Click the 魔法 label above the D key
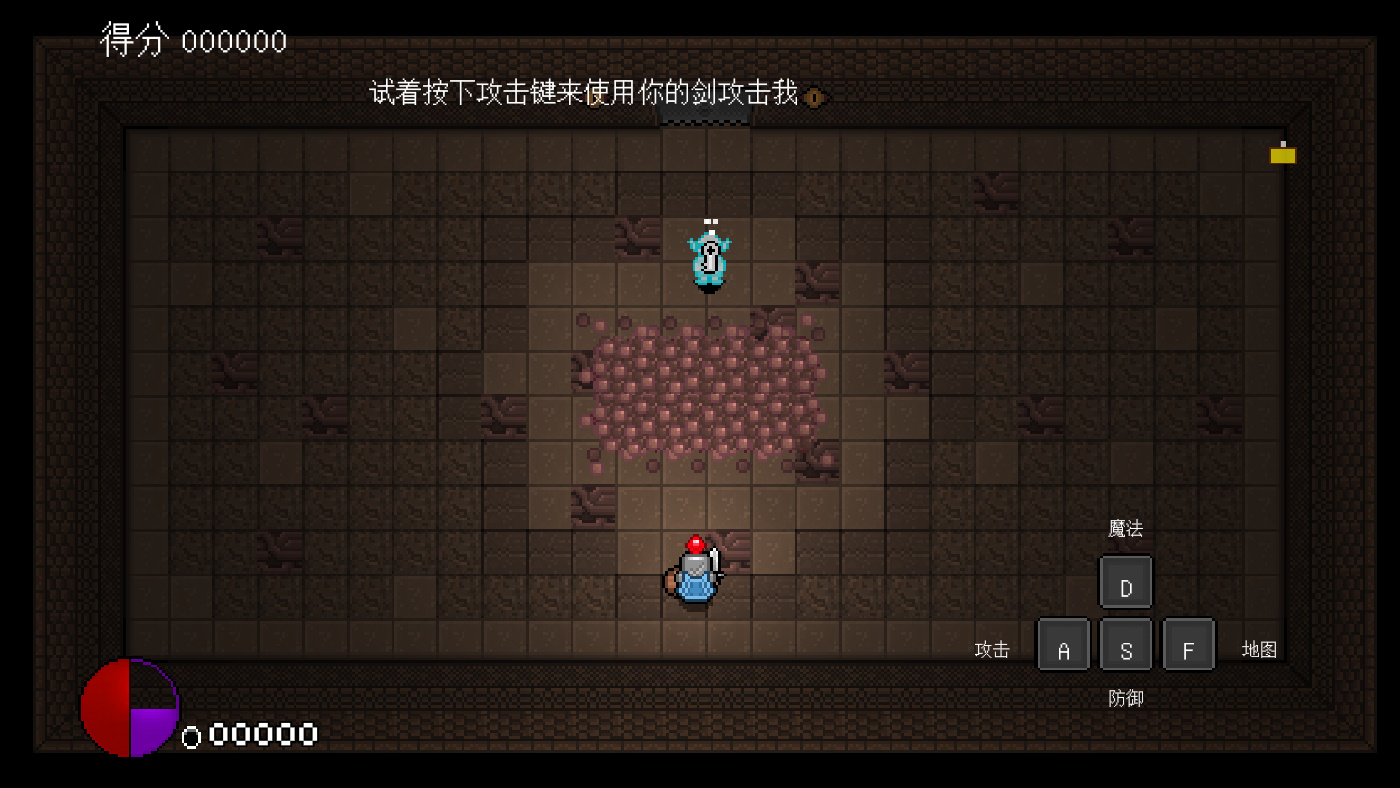 click(x=1125, y=528)
